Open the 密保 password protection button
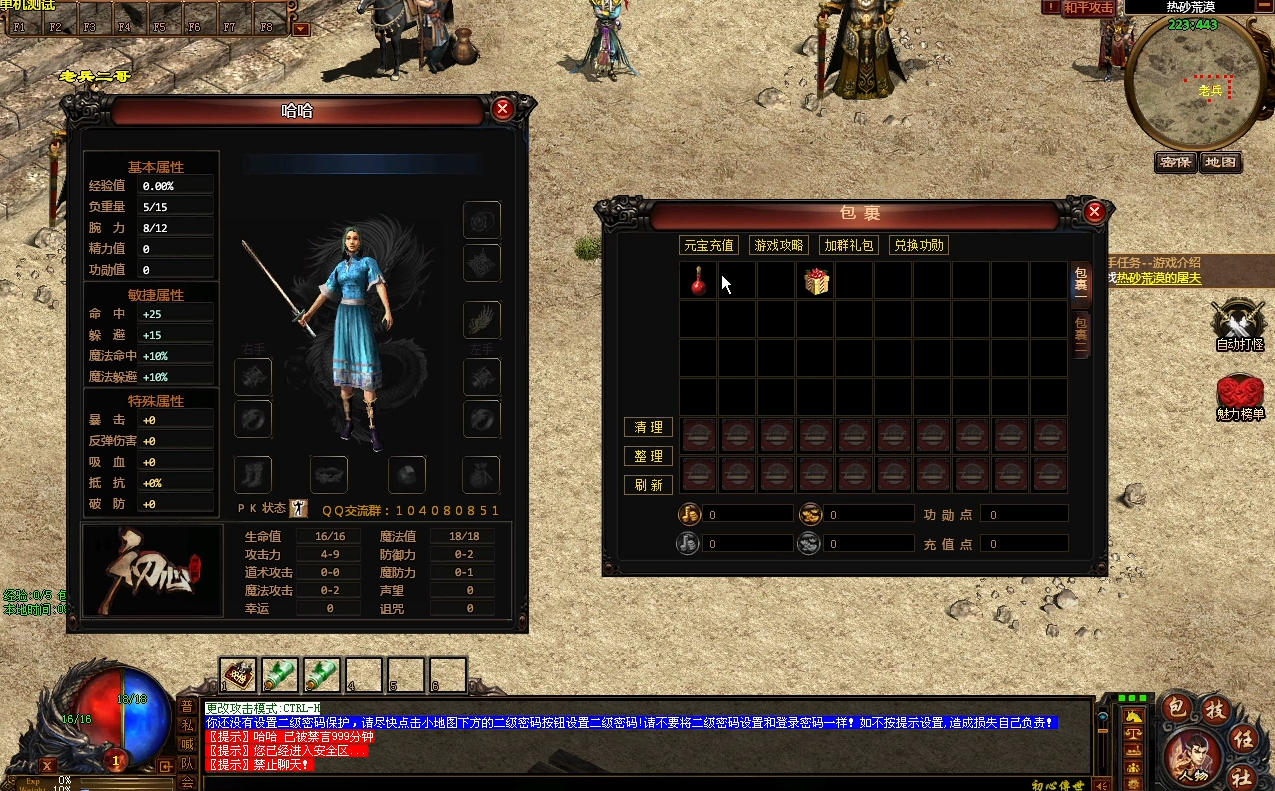The image size is (1275, 791). coord(1176,162)
